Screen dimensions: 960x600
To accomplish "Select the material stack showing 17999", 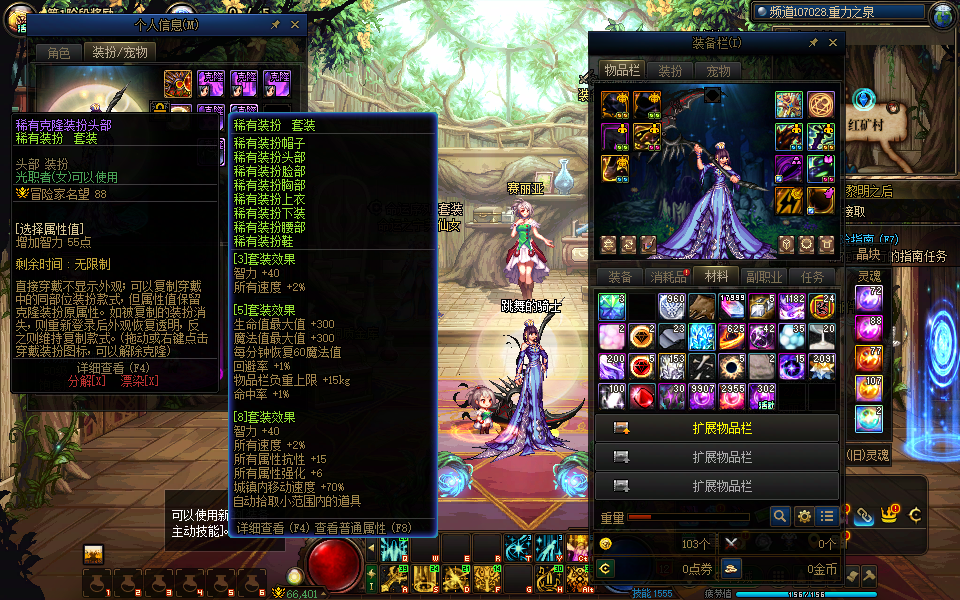I will pos(732,307).
